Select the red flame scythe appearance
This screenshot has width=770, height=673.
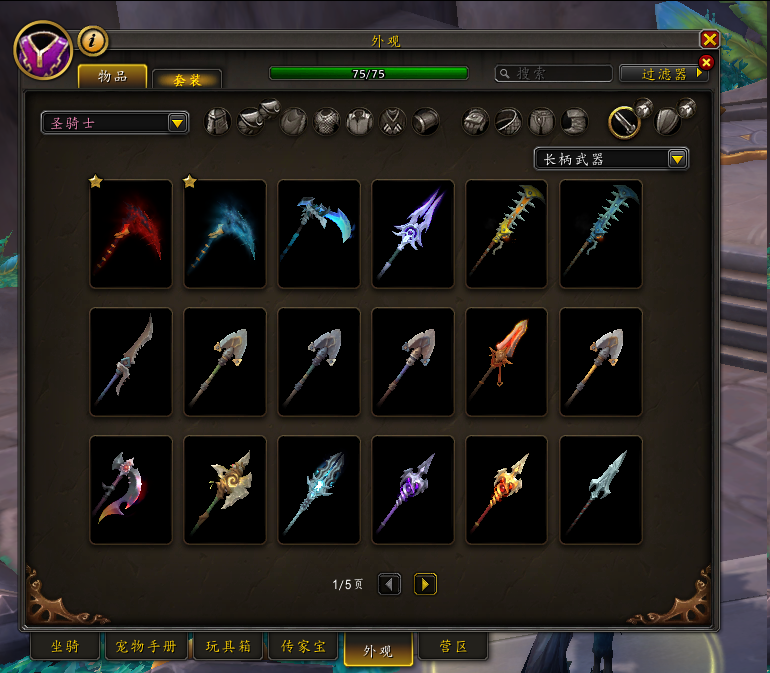point(131,234)
